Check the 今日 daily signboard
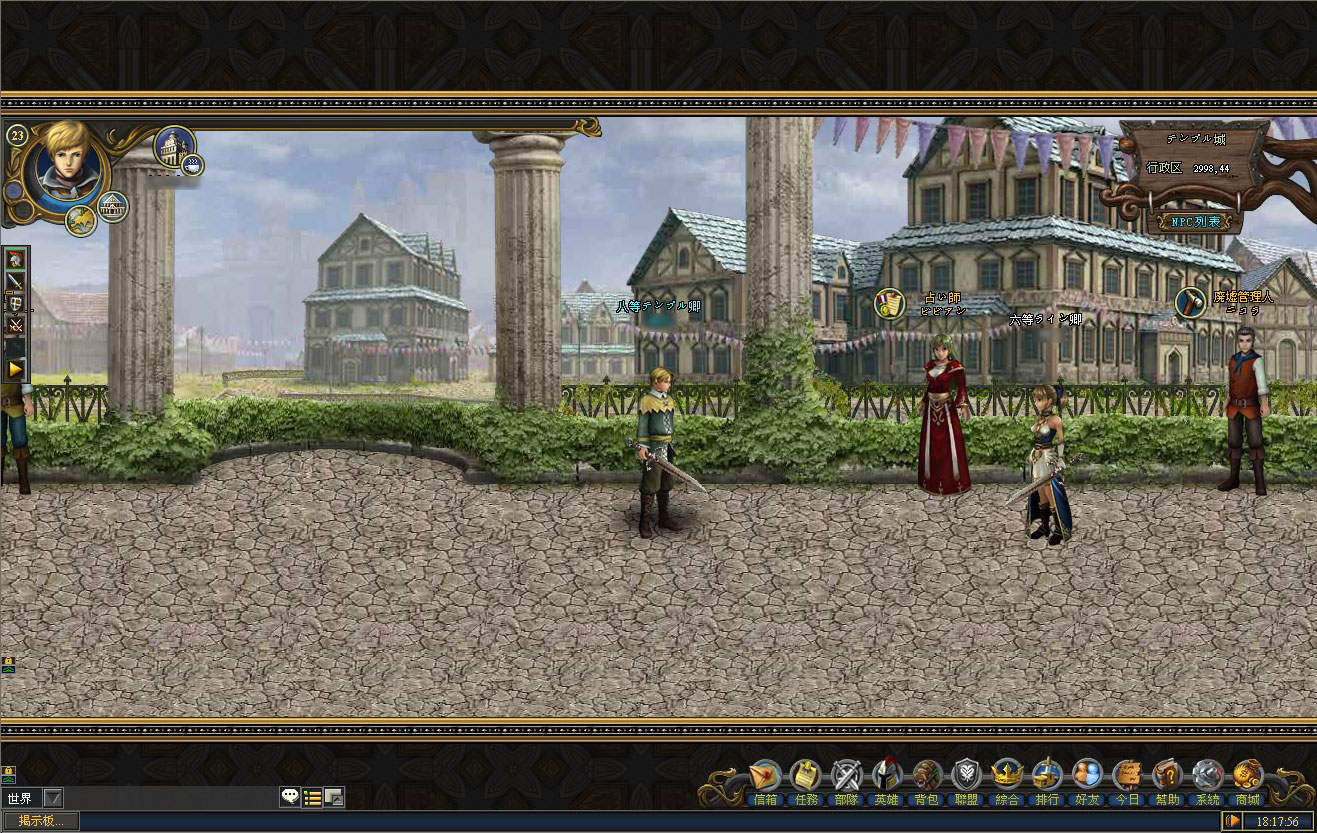Viewport: 1317px width, 833px height. coord(1127,777)
